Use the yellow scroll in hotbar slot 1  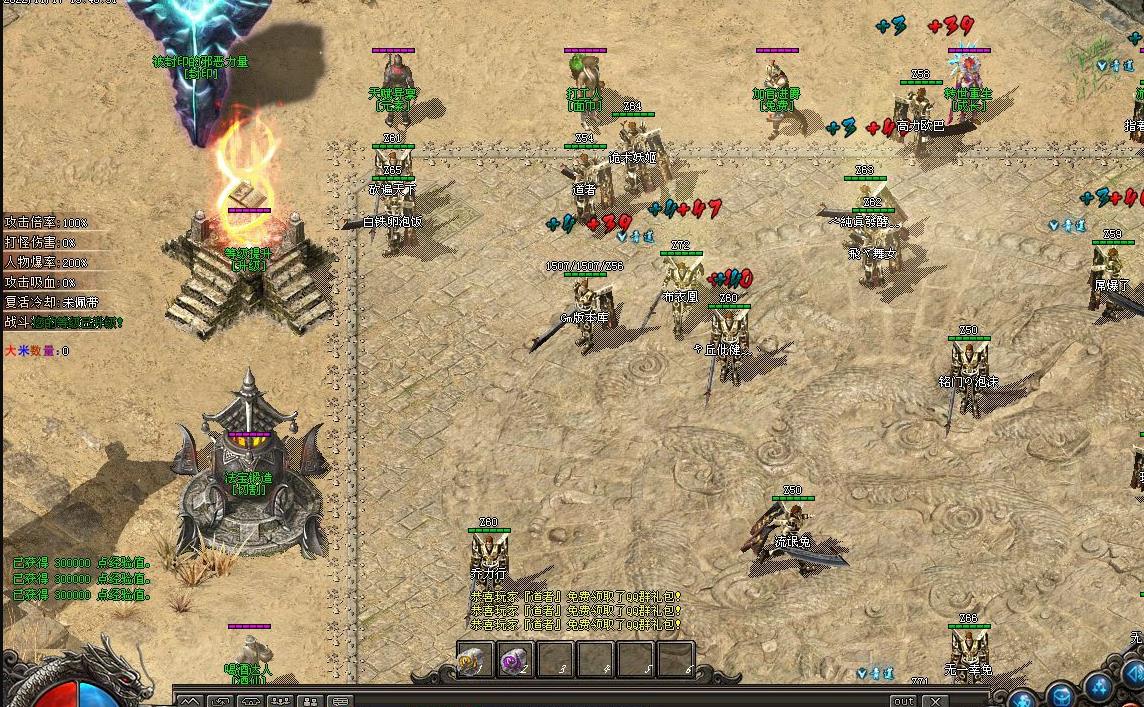click(476, 661)
